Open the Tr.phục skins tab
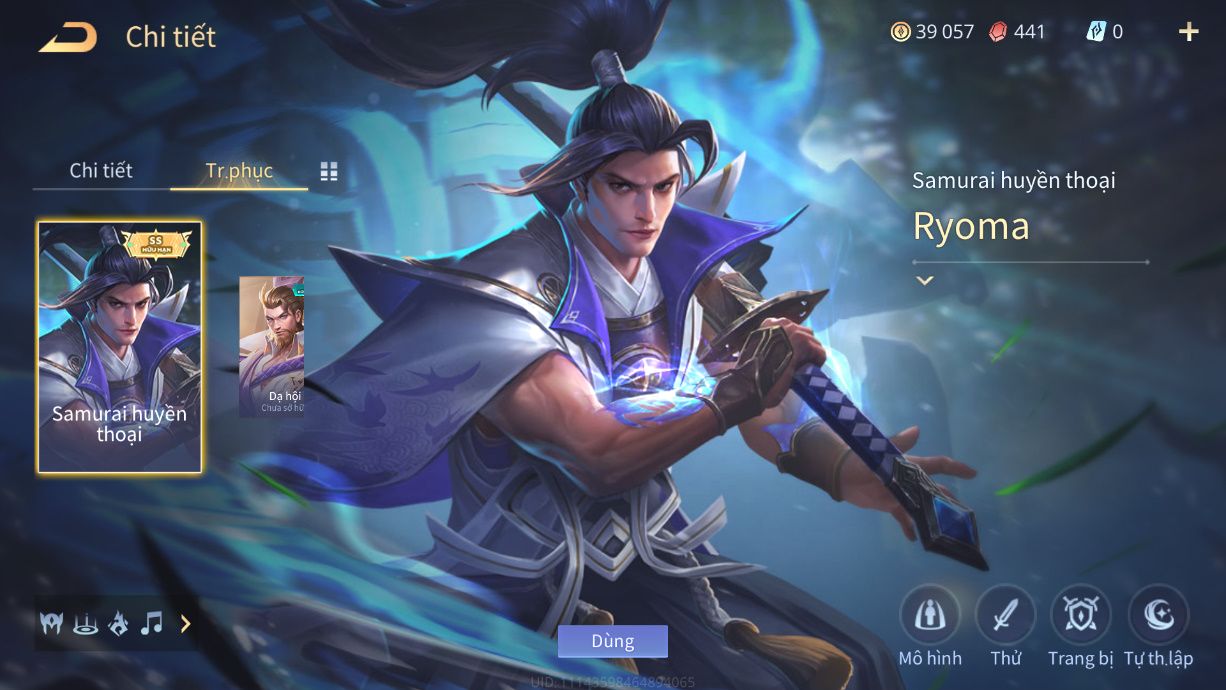1226x690 pixels. pos(239,170)
